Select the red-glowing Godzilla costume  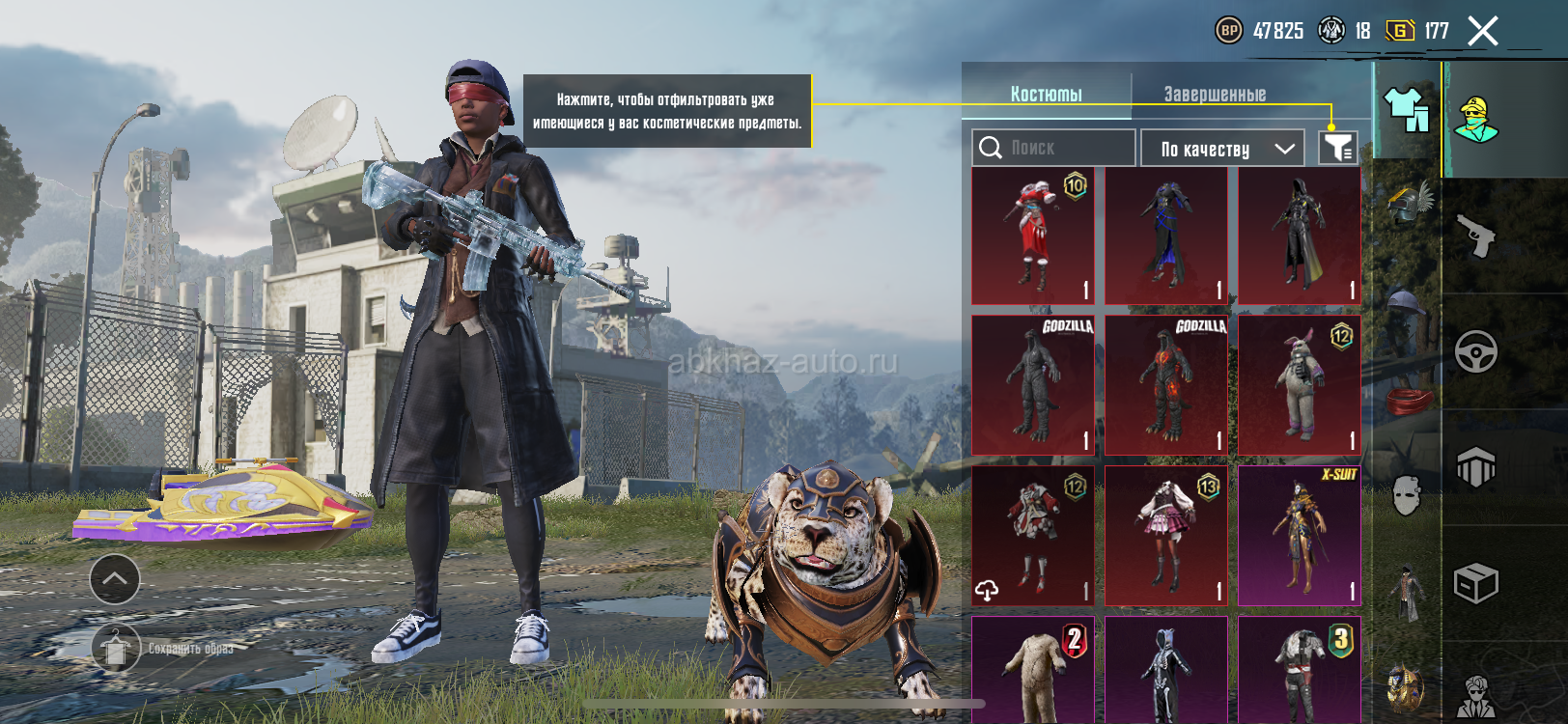(1166, 384)
